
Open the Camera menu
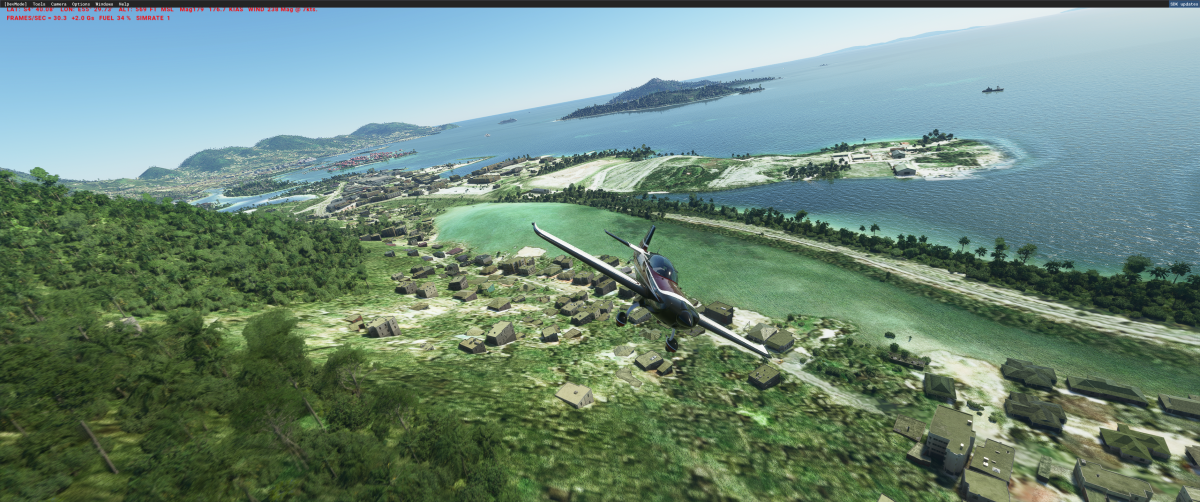tap(59, 4)
